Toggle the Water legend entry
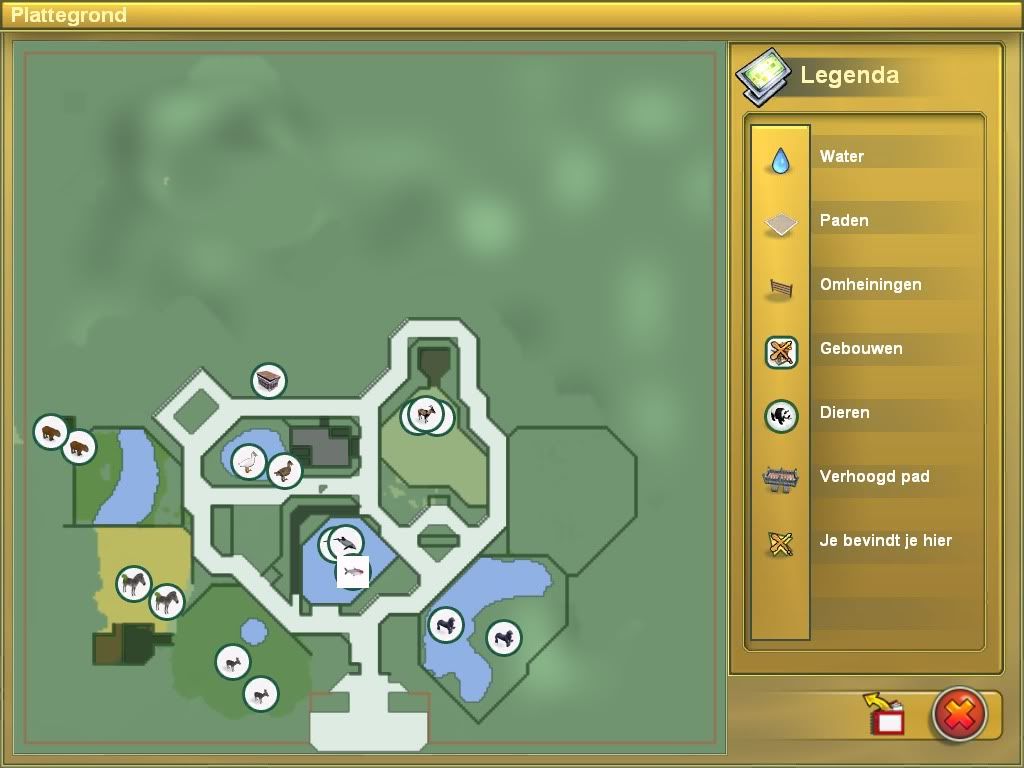 [x=780, y=158]
